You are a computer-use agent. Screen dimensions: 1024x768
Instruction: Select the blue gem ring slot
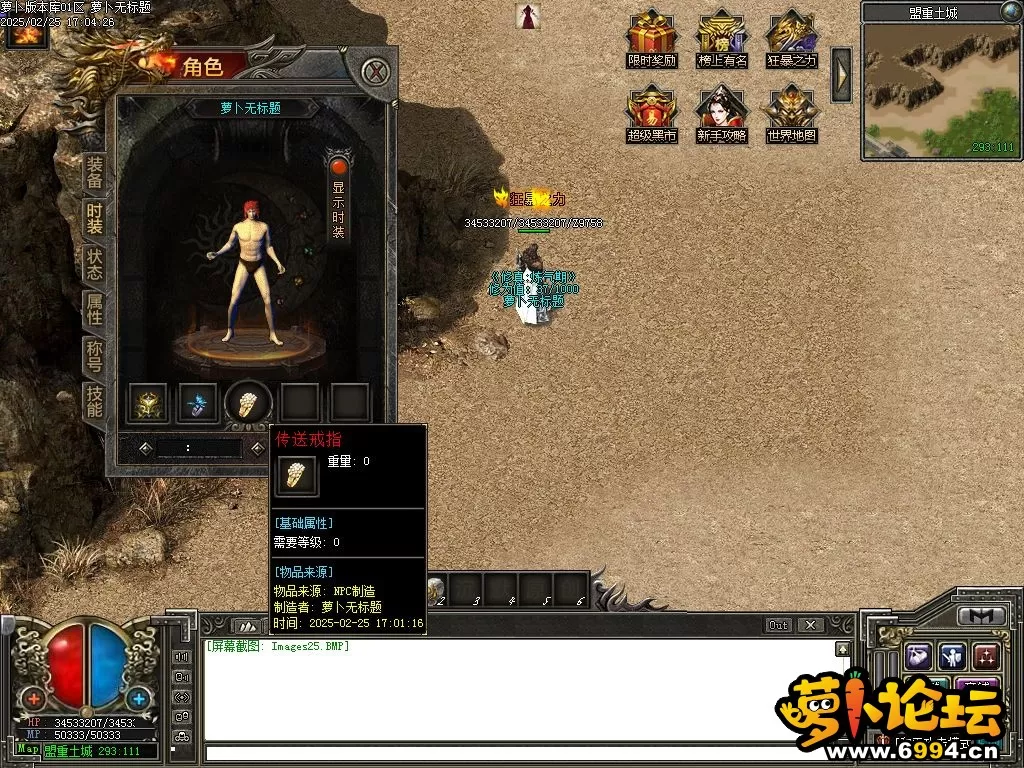pyautogui.click(x=198, y=403)
